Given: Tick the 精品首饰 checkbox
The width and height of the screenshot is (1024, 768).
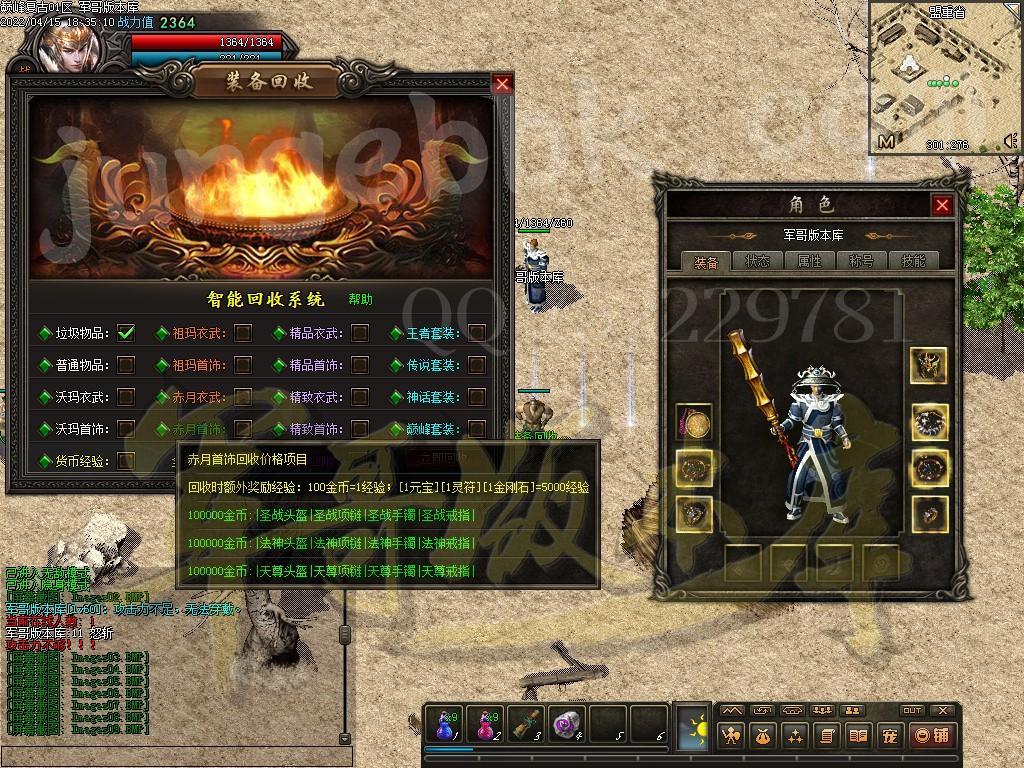Looking at the screenshot, I should [360, 365].
